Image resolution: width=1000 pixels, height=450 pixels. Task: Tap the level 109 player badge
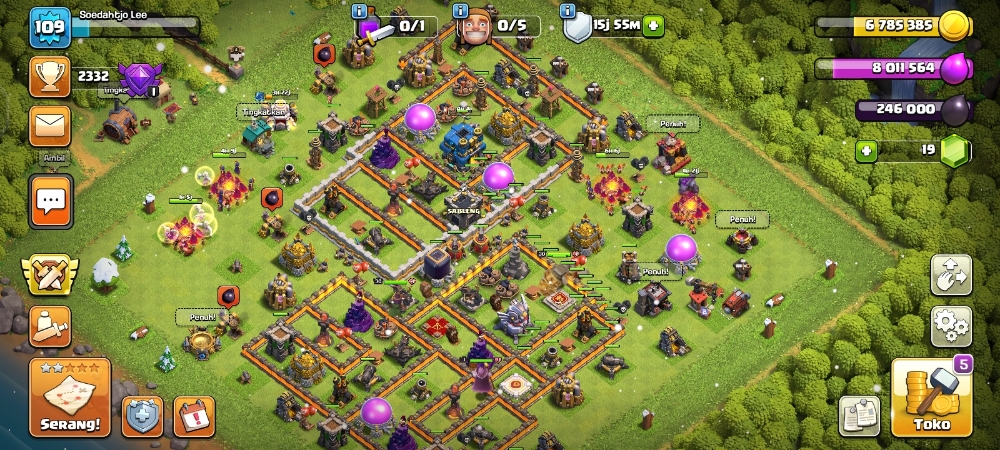(x=48, y=27)
